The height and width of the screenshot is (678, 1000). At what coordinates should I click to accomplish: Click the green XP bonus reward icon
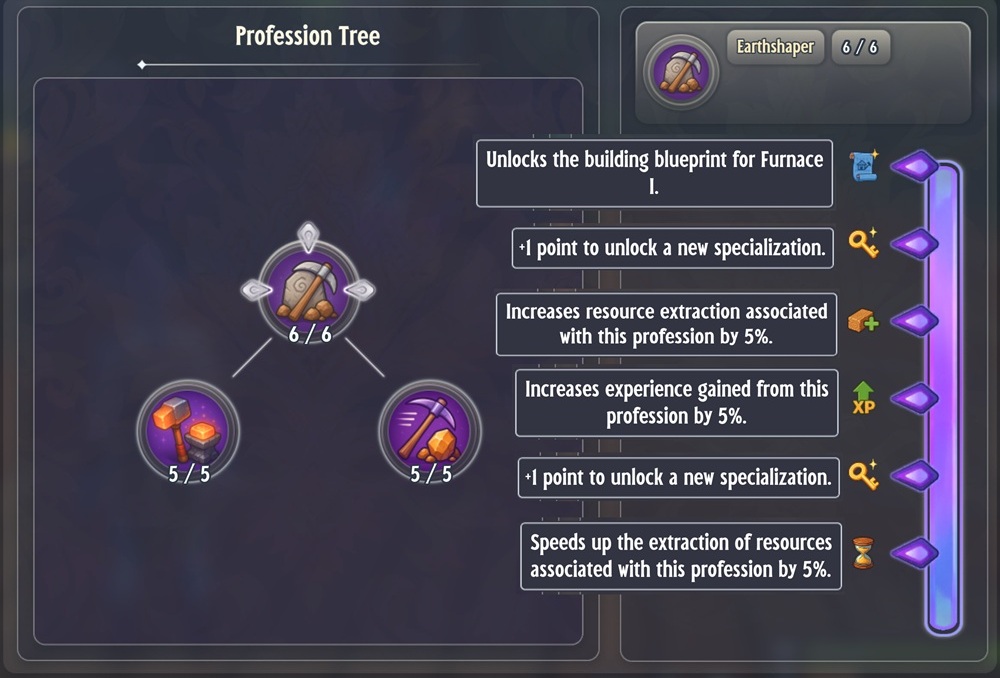click(x=863, y=398)
